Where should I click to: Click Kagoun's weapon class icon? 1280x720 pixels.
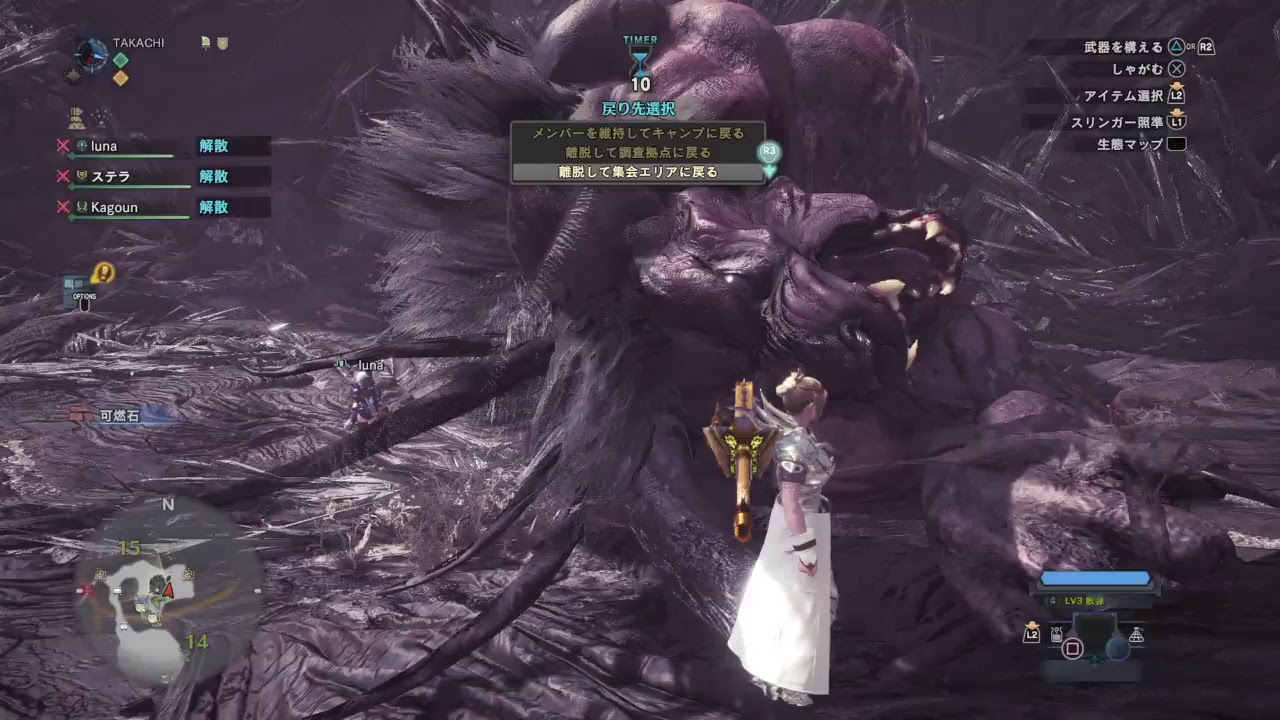point(81,207)
